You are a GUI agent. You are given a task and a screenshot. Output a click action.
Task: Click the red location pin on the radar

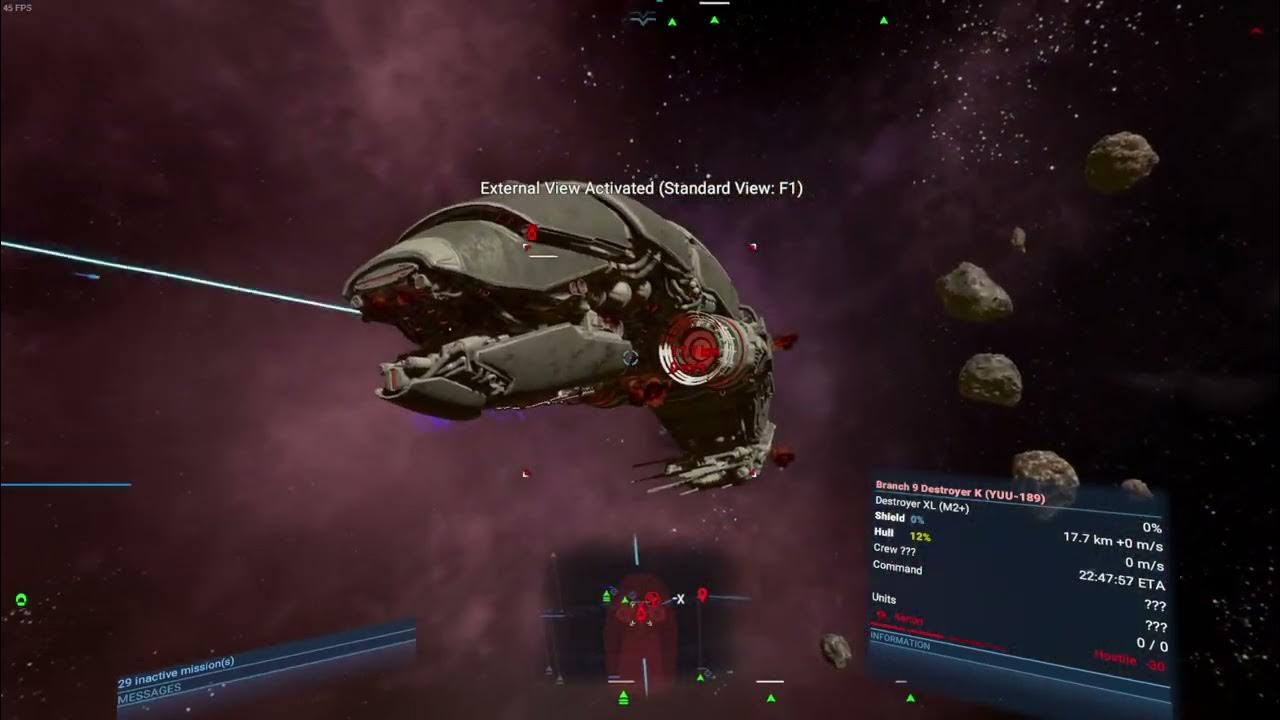pyautogui.click(x=702, y=596)
